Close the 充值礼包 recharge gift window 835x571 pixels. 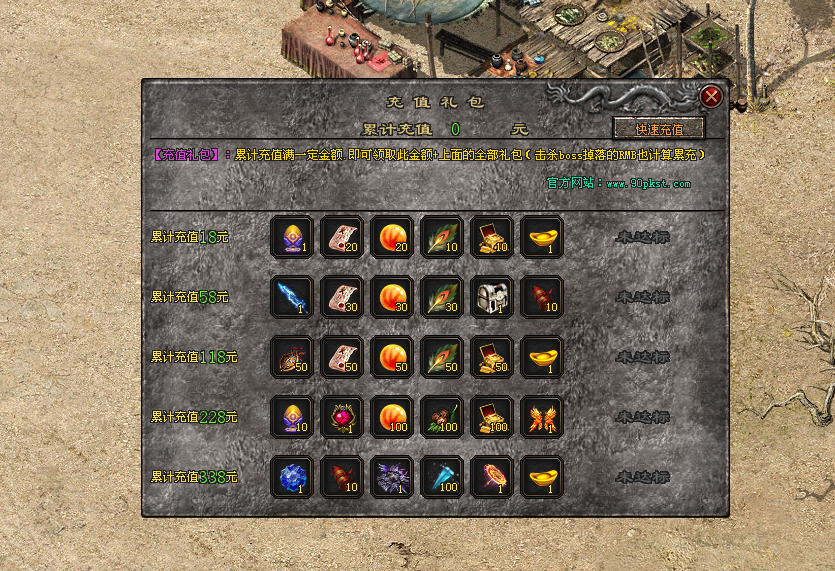711,96
